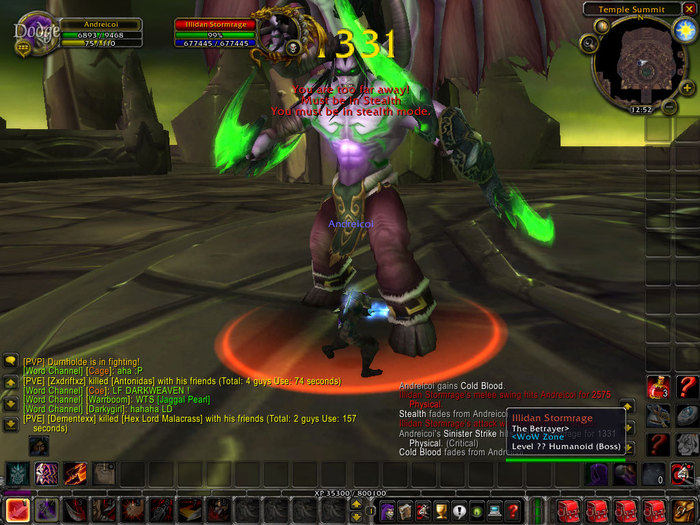
Task: Open the achievements trophy micro button
Action: [438, 510]
